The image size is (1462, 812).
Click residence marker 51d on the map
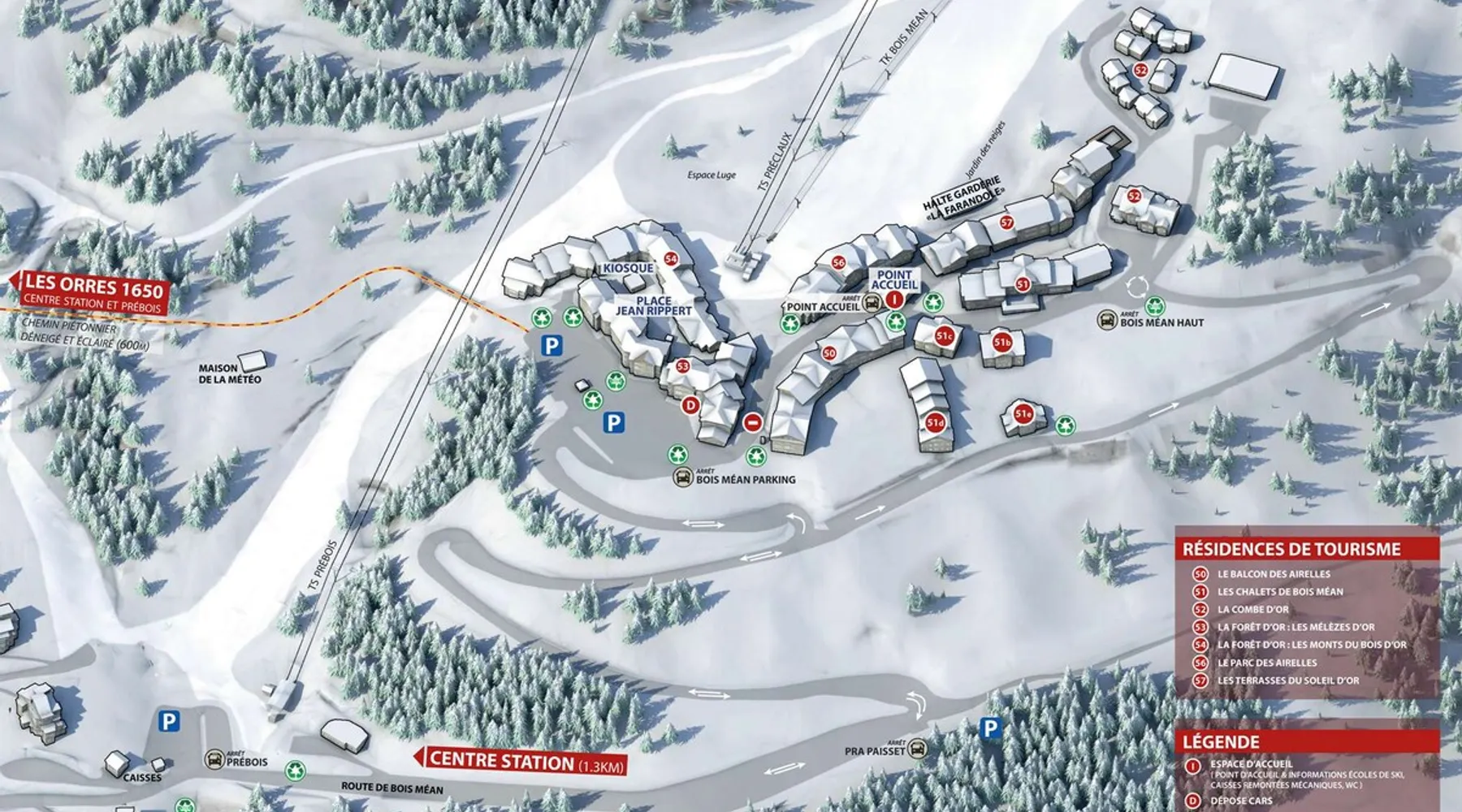[936, 423]
